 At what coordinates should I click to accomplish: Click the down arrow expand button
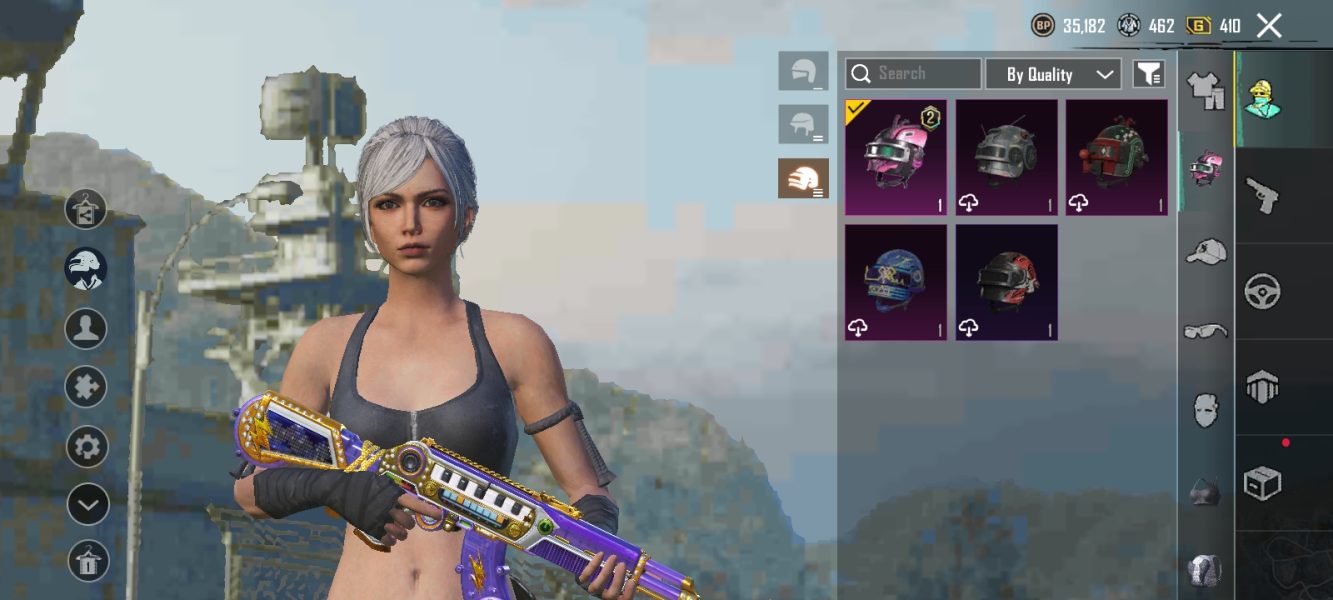coord(87,504)
